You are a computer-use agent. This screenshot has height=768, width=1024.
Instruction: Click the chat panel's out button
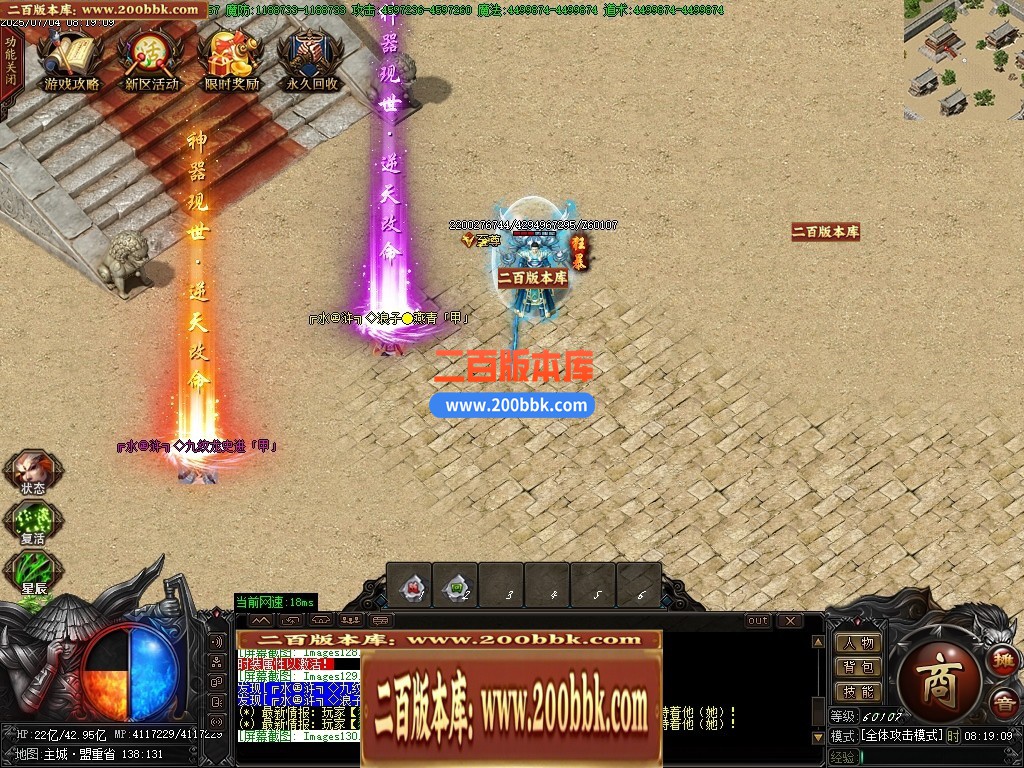(x=758, y=621)
